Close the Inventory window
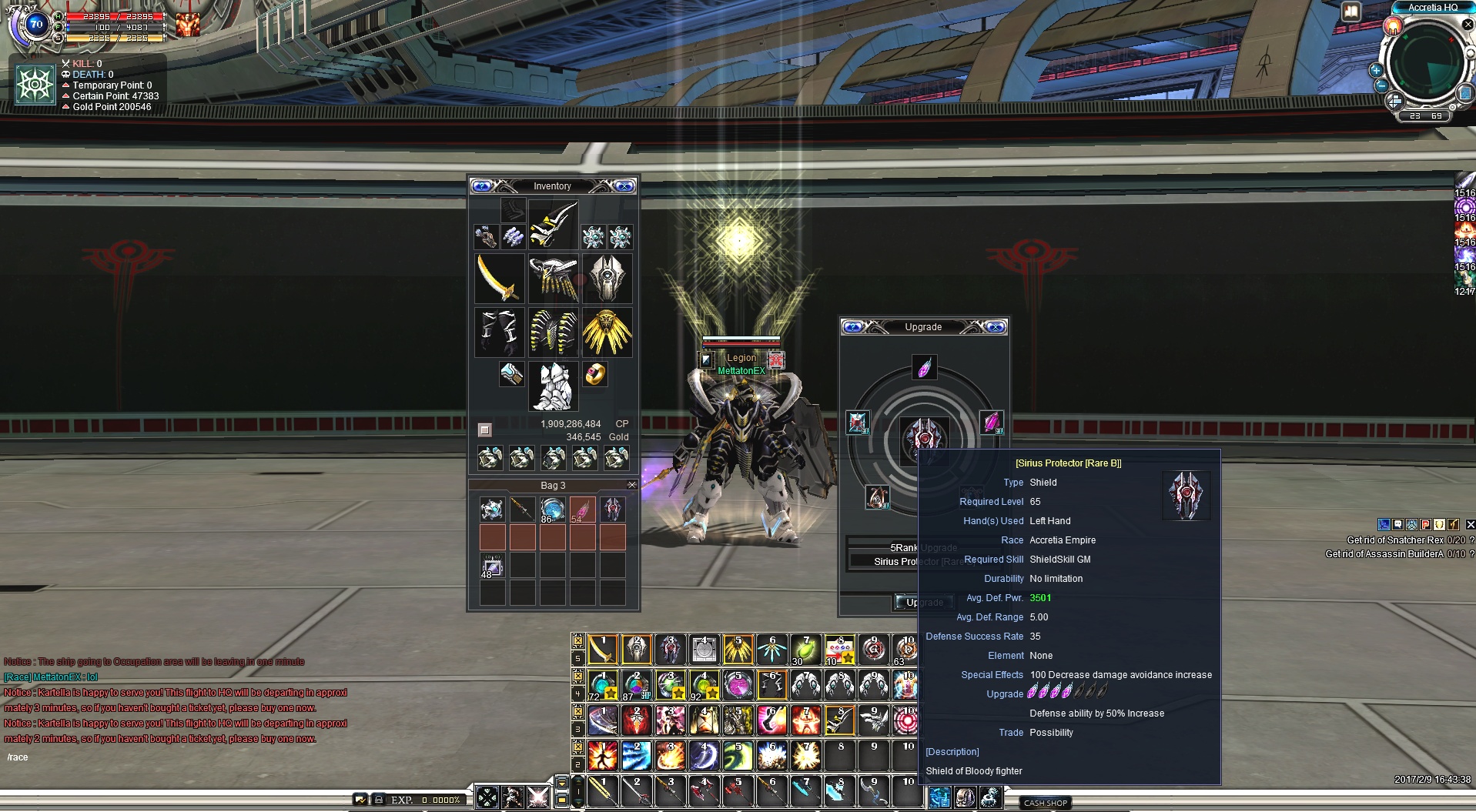Image resolution: width=1476 pixels, height=812 pixels. pos(624,186)
